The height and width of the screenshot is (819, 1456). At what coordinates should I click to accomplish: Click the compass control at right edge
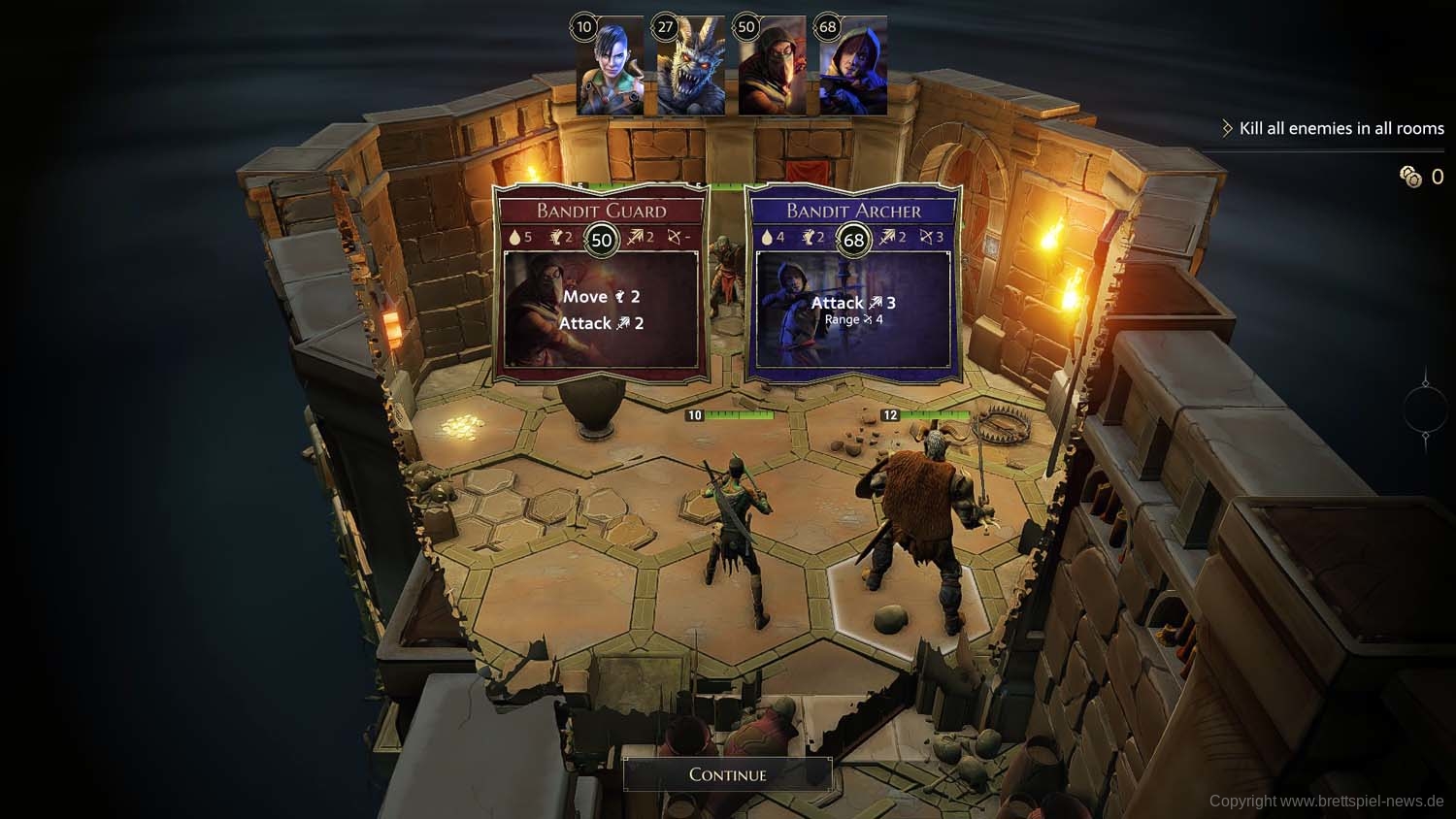coord(1425,409)
